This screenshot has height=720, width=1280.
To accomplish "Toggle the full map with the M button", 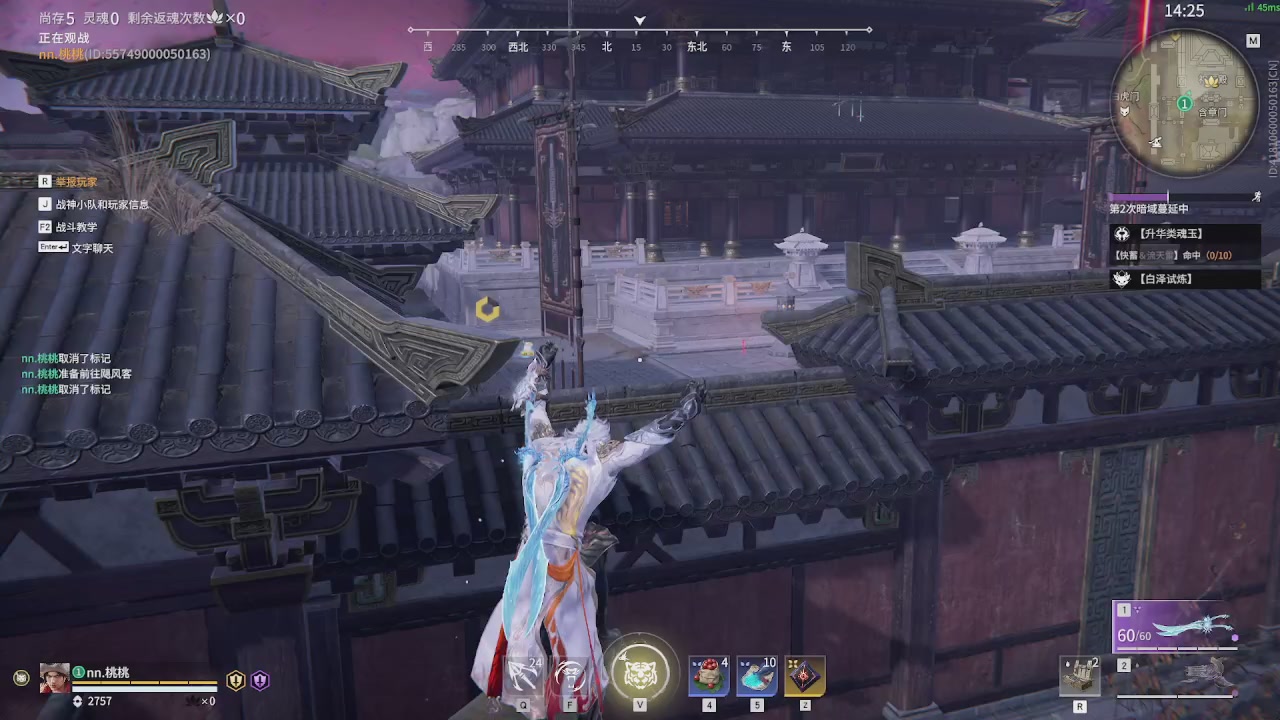I will point(1253,40).
